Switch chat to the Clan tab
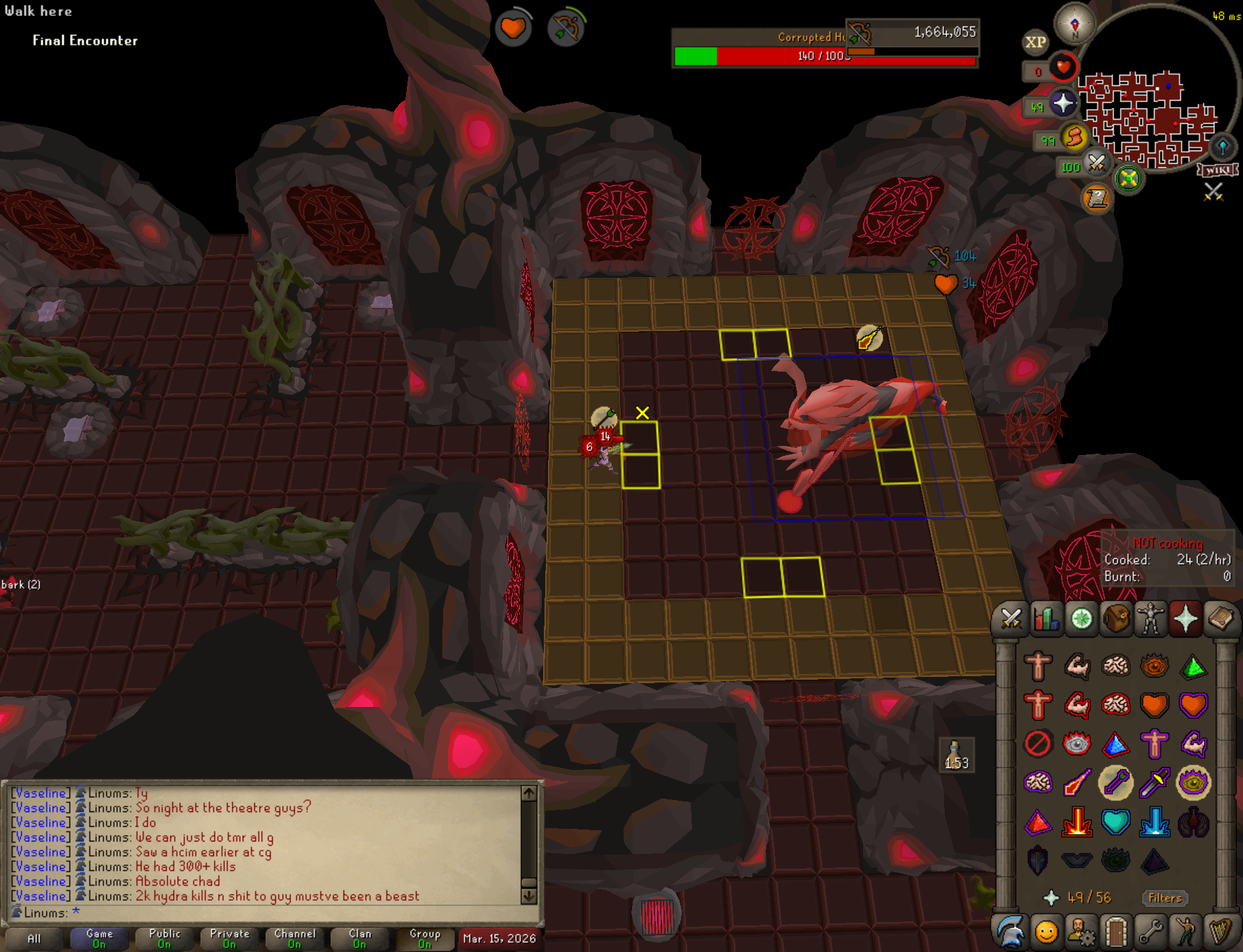 tap(360, 938)
